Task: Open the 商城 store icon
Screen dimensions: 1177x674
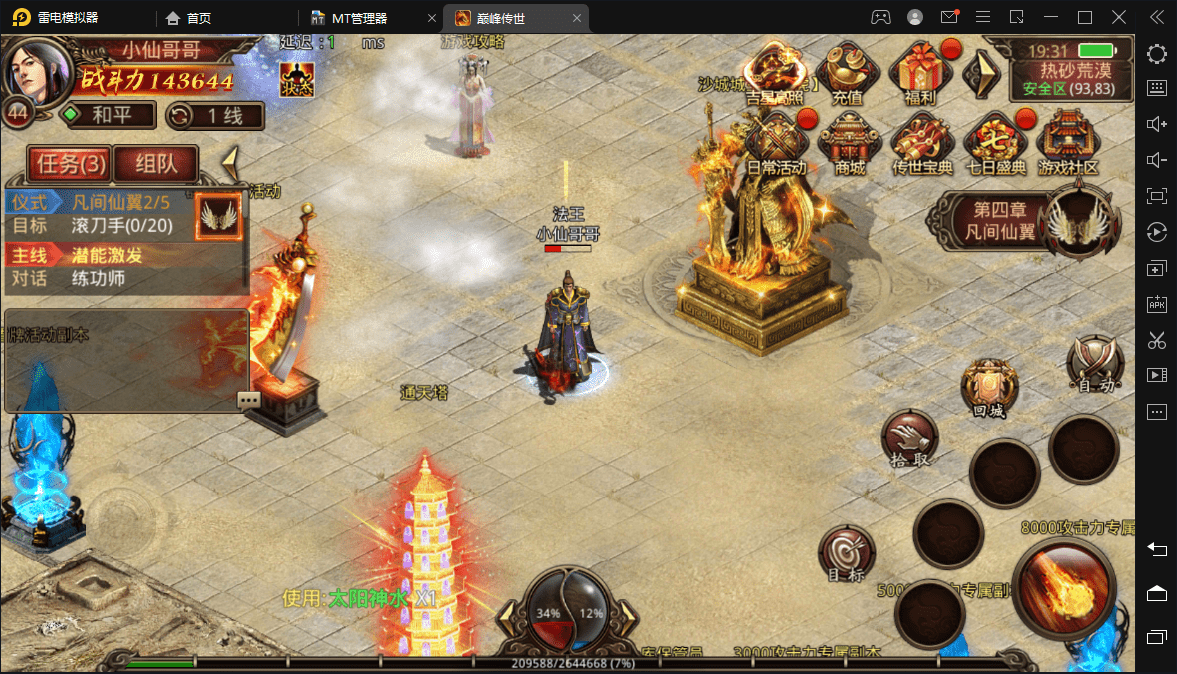Action: tap(849, 142)
